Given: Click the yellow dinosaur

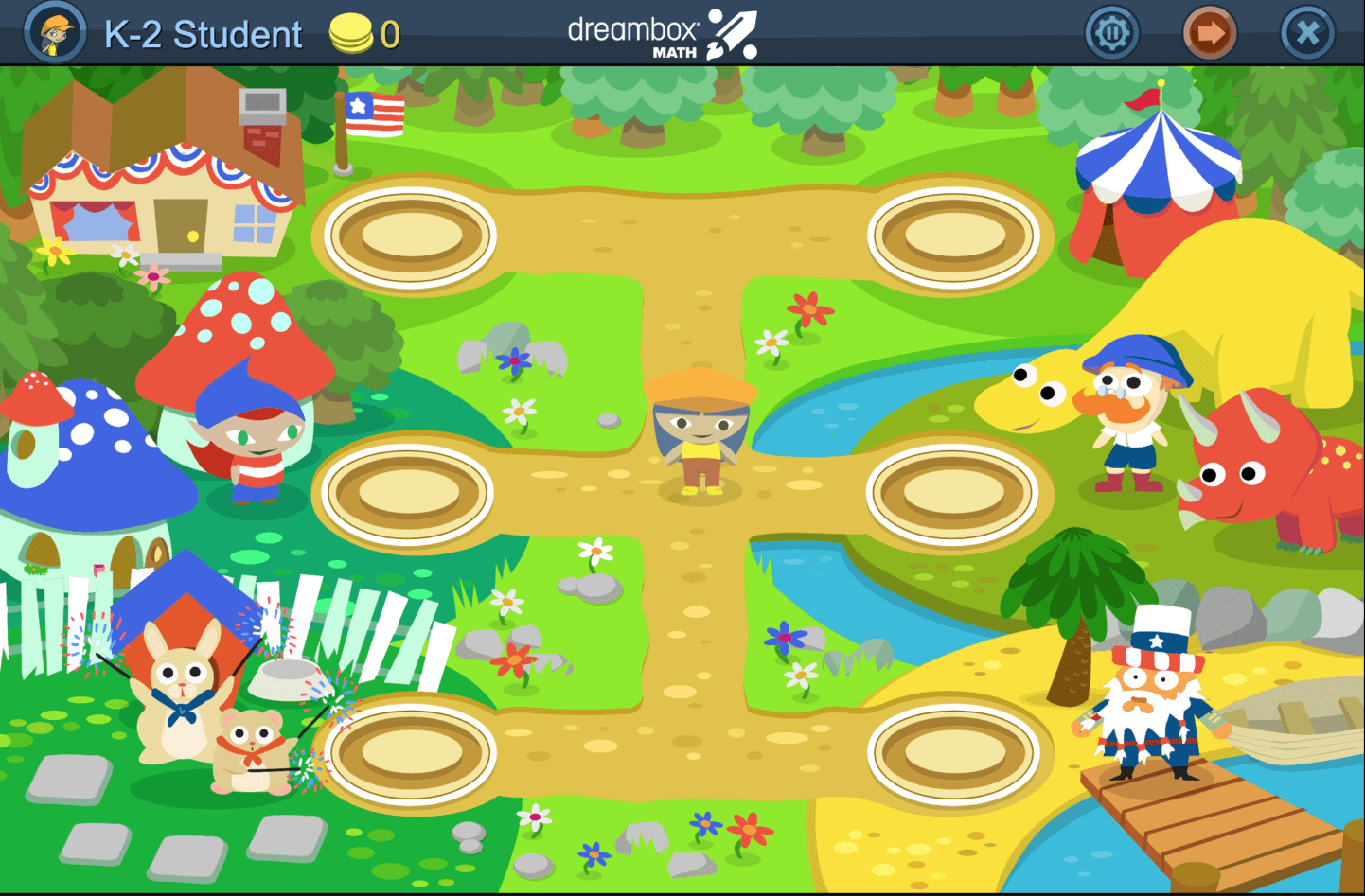Looking at the screenshot, I should click(1032, 397).
